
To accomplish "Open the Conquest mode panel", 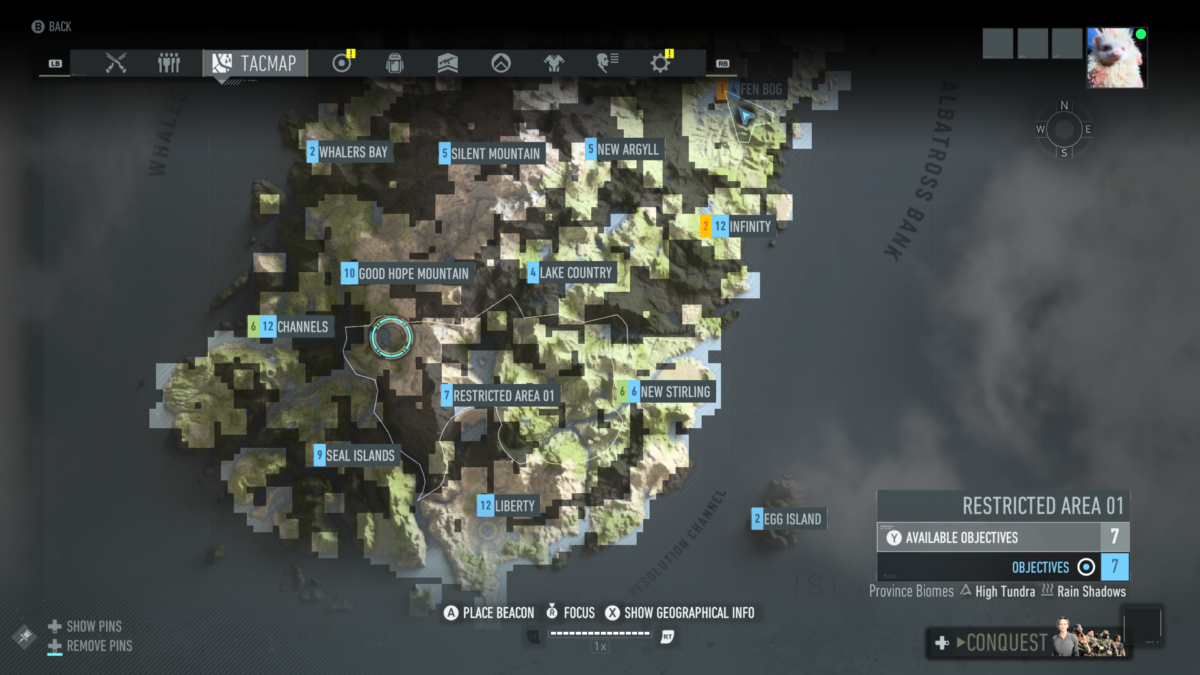I will point(1028,643).
